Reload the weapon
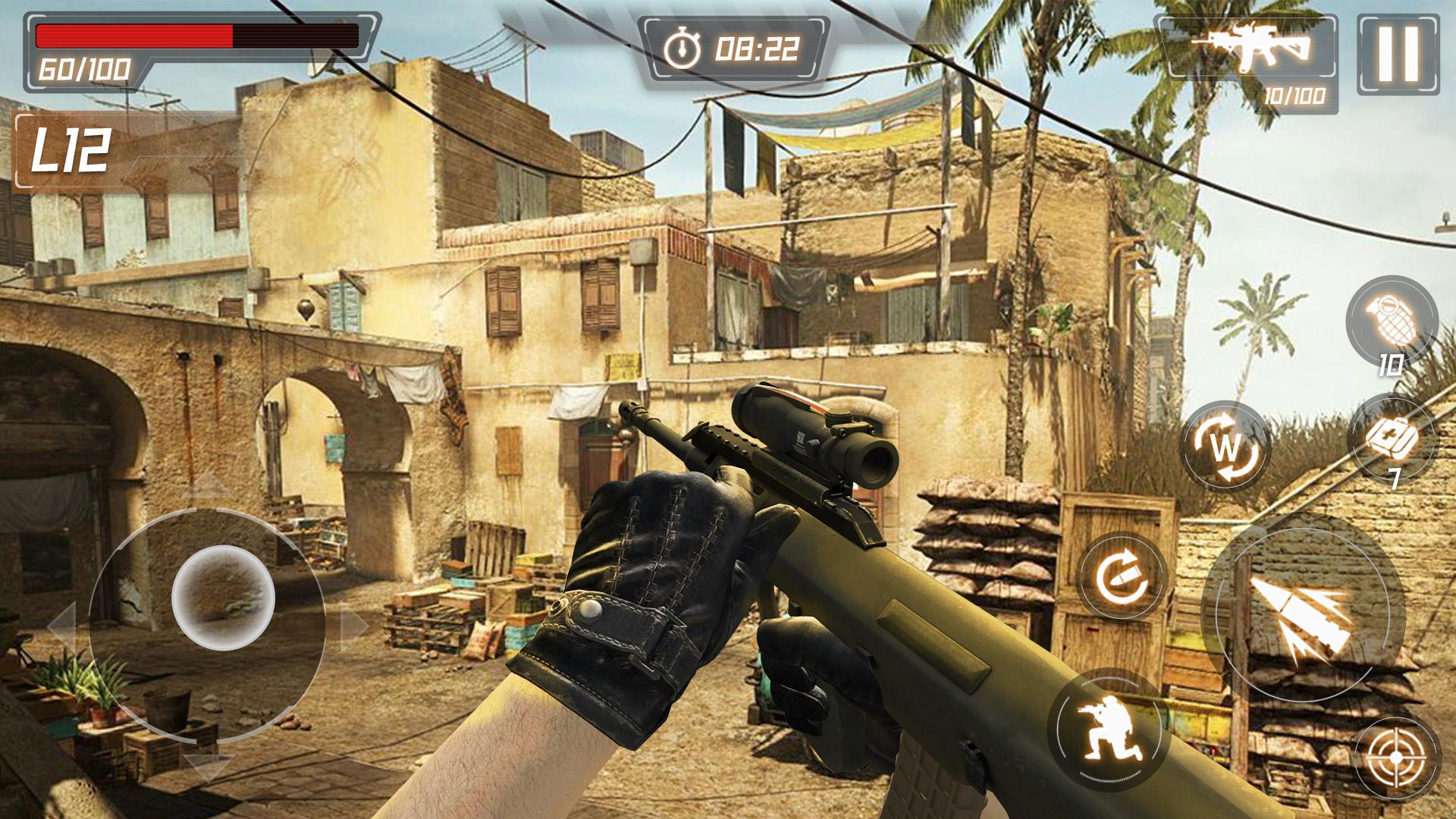Viewport: 1456px width, 819px height. [1122, 576]
